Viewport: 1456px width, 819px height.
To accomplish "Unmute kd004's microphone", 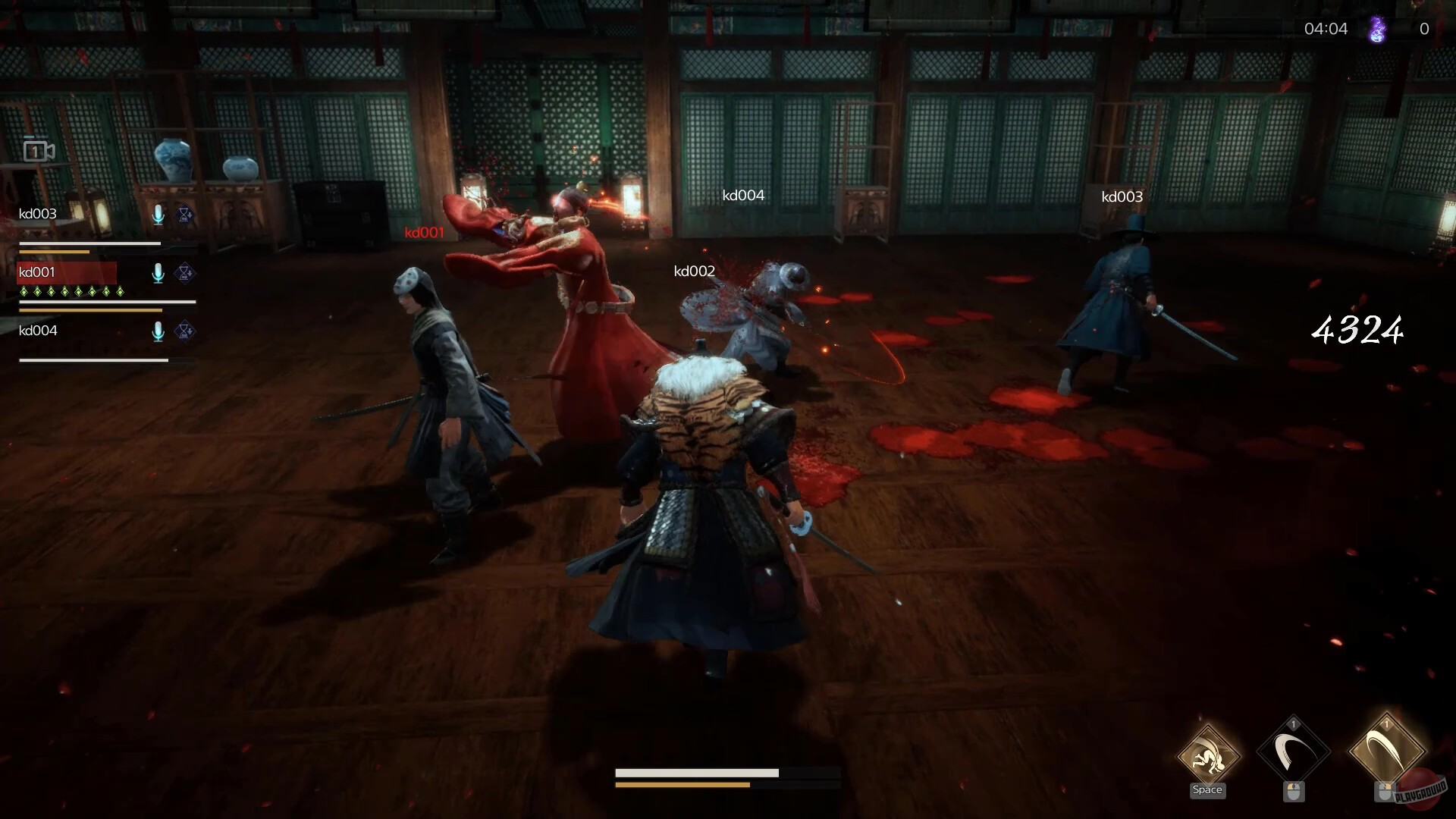I will click(x=158, y=331).
